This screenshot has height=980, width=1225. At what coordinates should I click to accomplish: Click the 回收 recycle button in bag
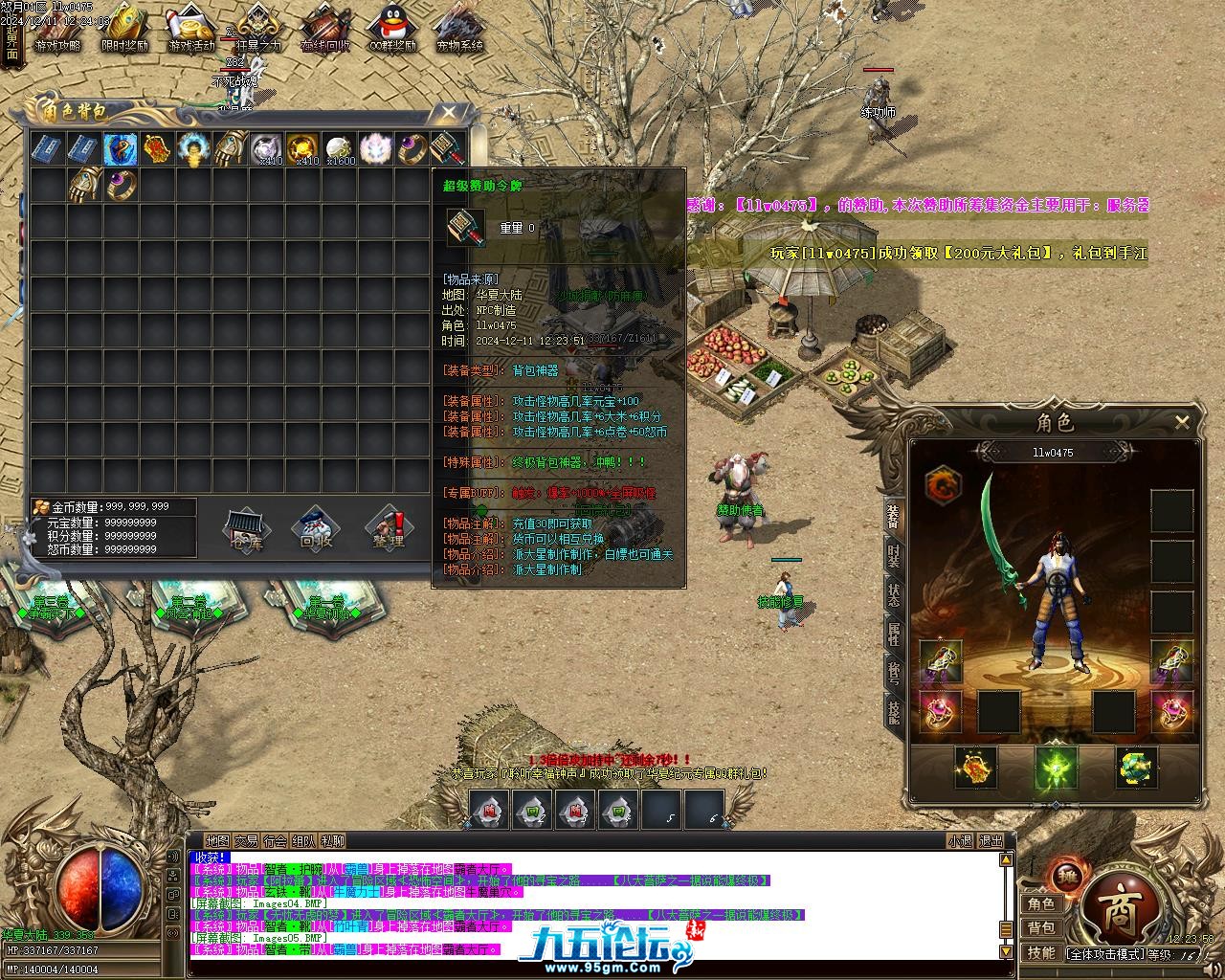tap(316, 528)
